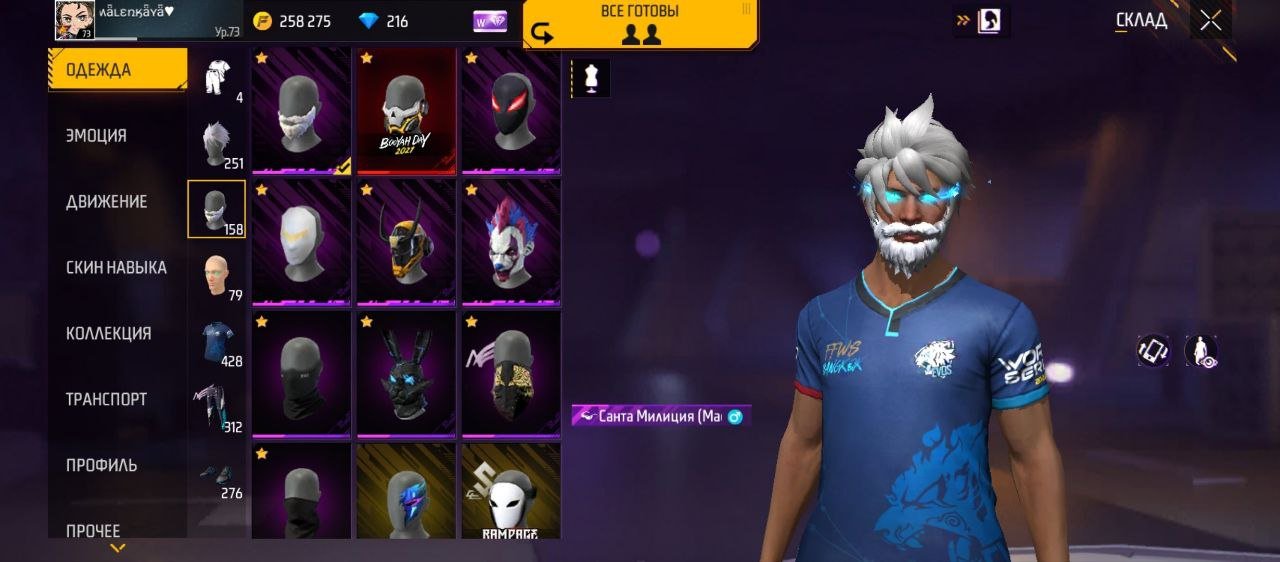Go to the КОЛЛЕКЦИЯ tab
Image resolution: width=1280 pixels, height=562 pixels.
(x=108, y=334)
